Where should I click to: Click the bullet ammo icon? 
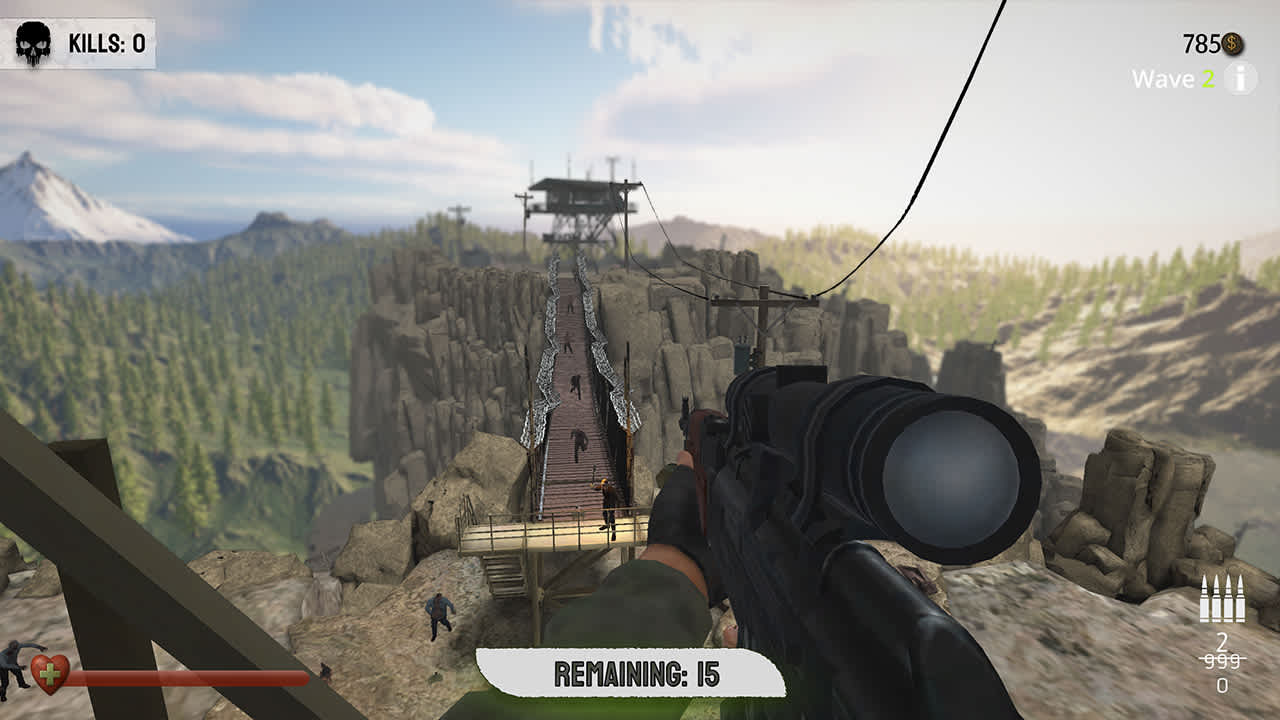tap(1224, 601)
